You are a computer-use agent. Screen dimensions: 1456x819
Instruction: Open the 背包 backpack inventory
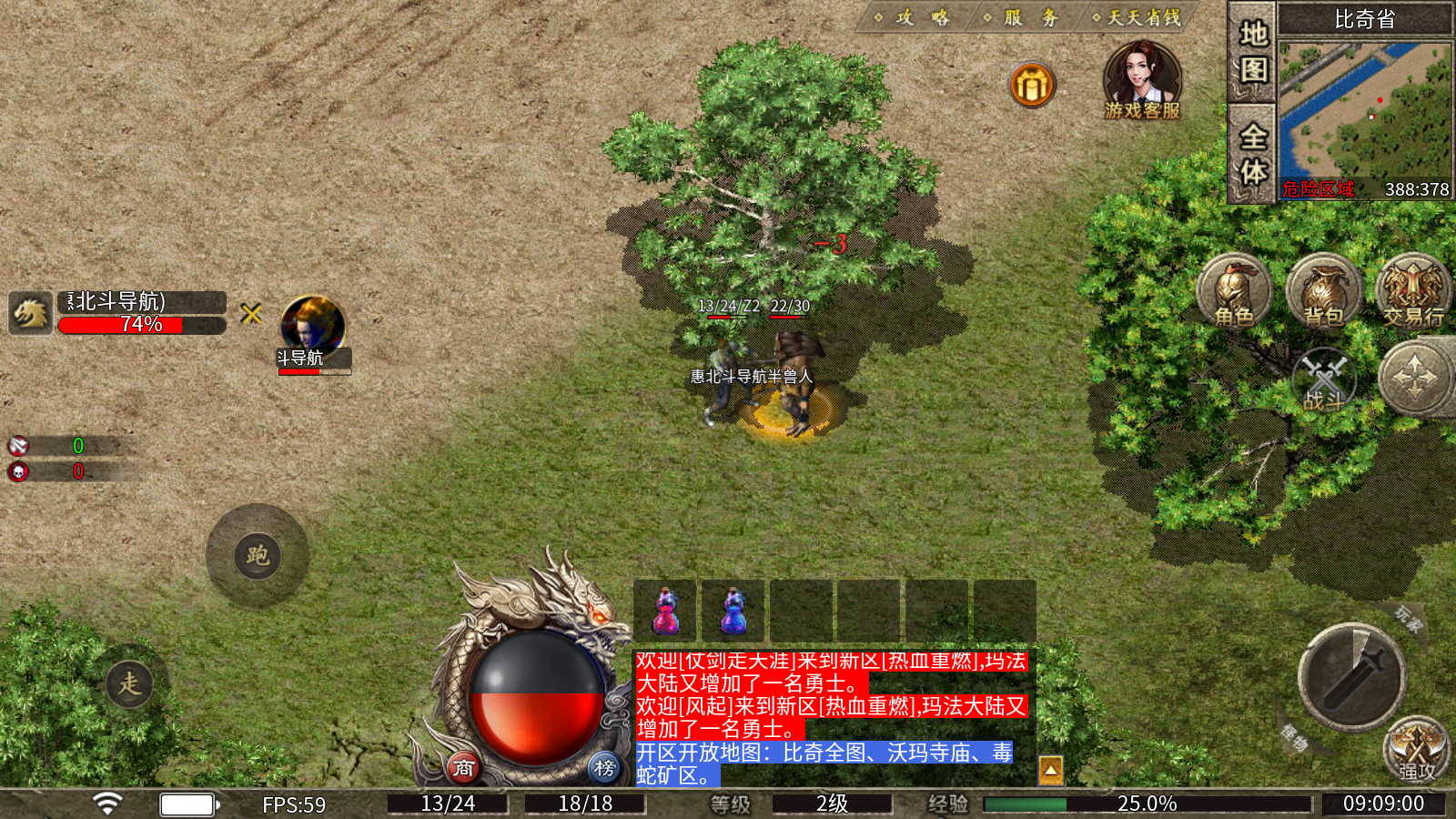[1324, 291]
